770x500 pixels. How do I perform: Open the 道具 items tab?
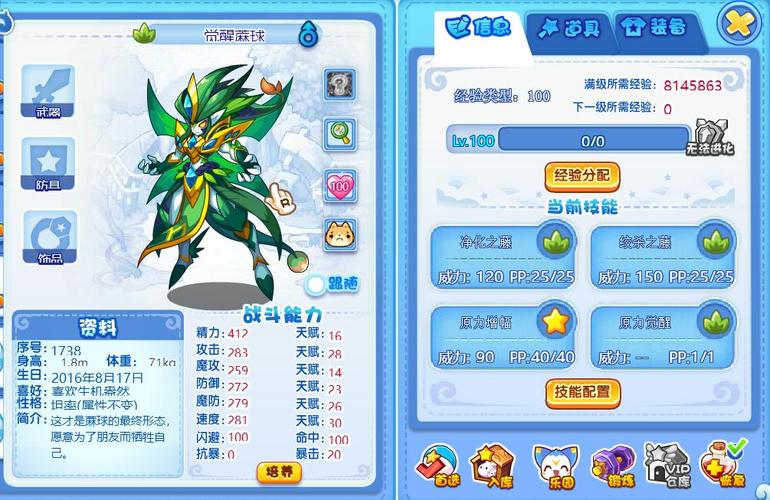(x=569, y=29)
